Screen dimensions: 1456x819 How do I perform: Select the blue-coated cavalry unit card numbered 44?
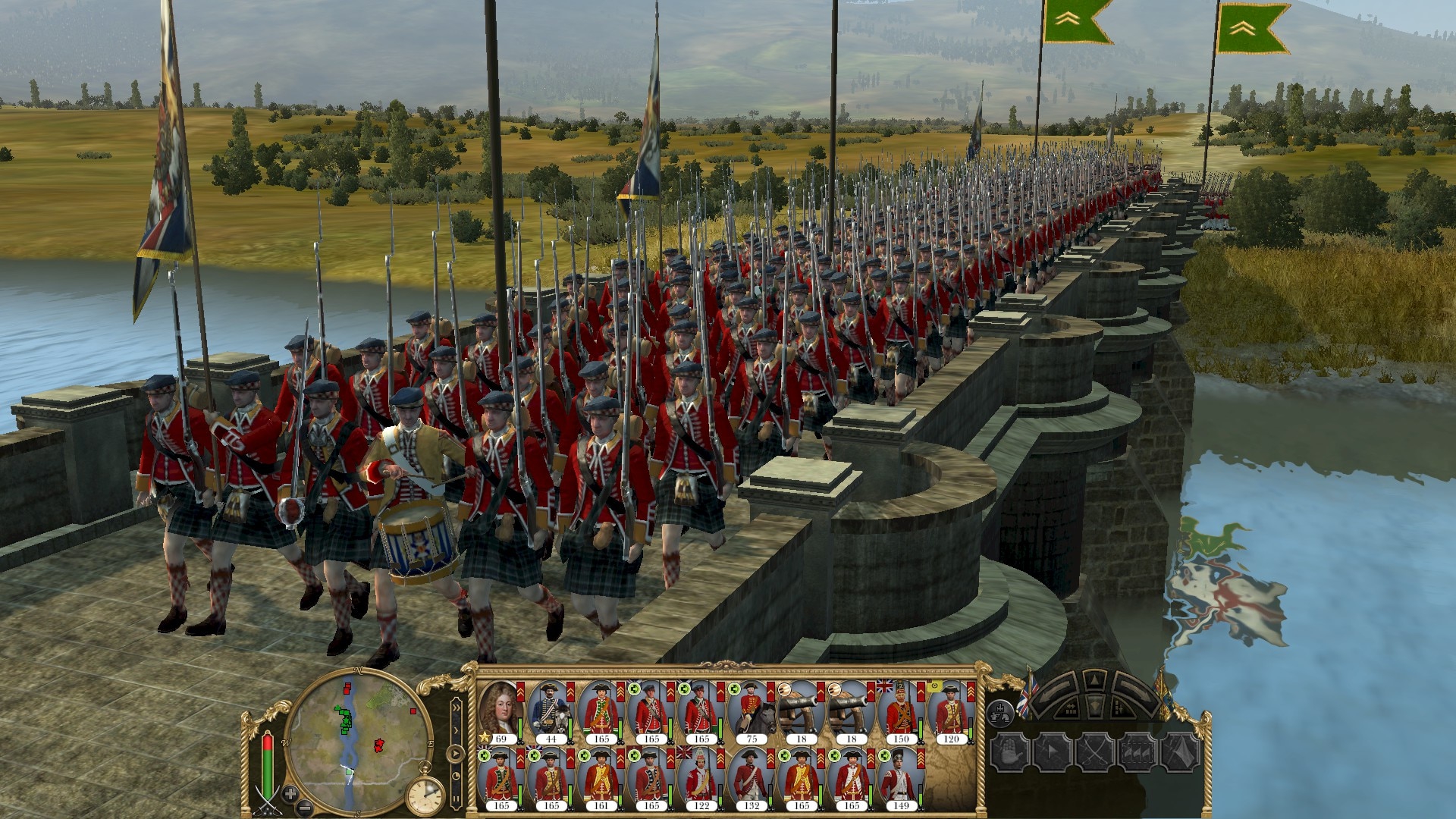(x=551, y=711)
